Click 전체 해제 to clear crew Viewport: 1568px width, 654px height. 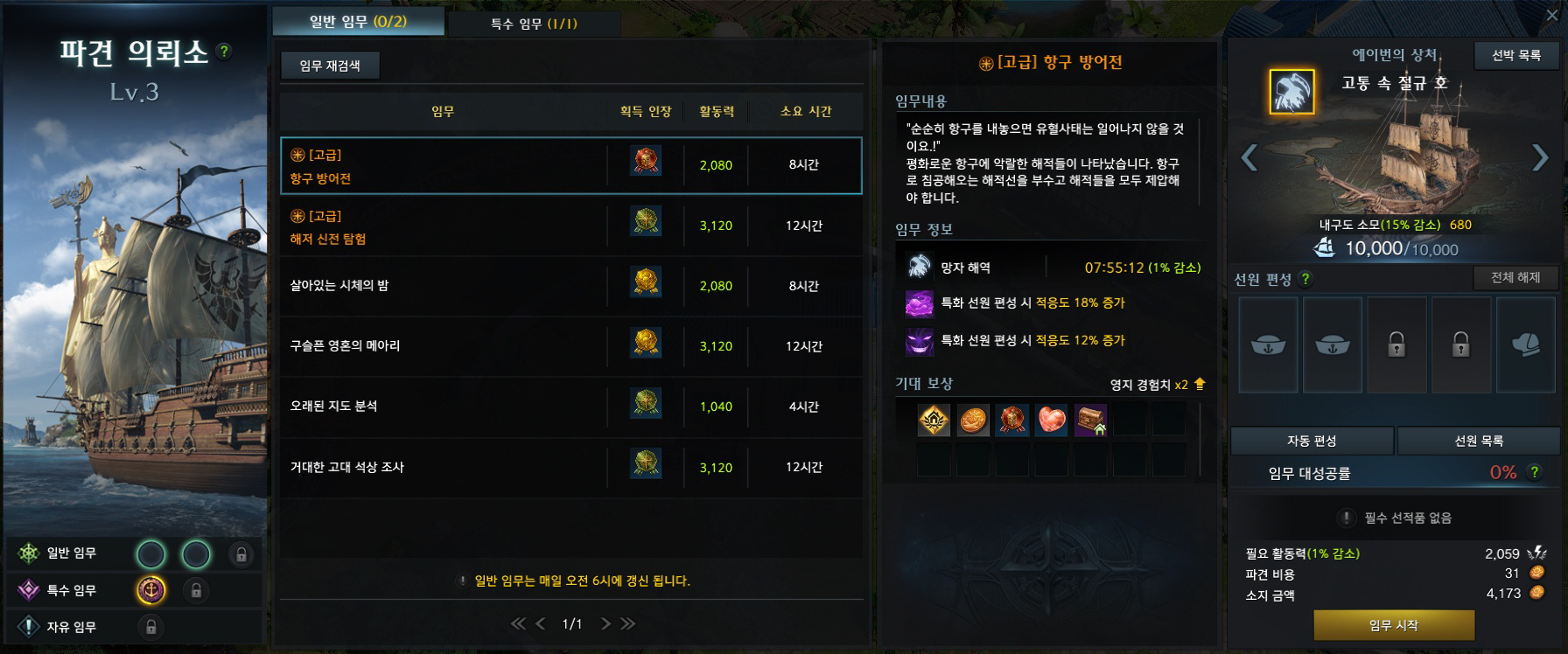tap(1515, 278)
